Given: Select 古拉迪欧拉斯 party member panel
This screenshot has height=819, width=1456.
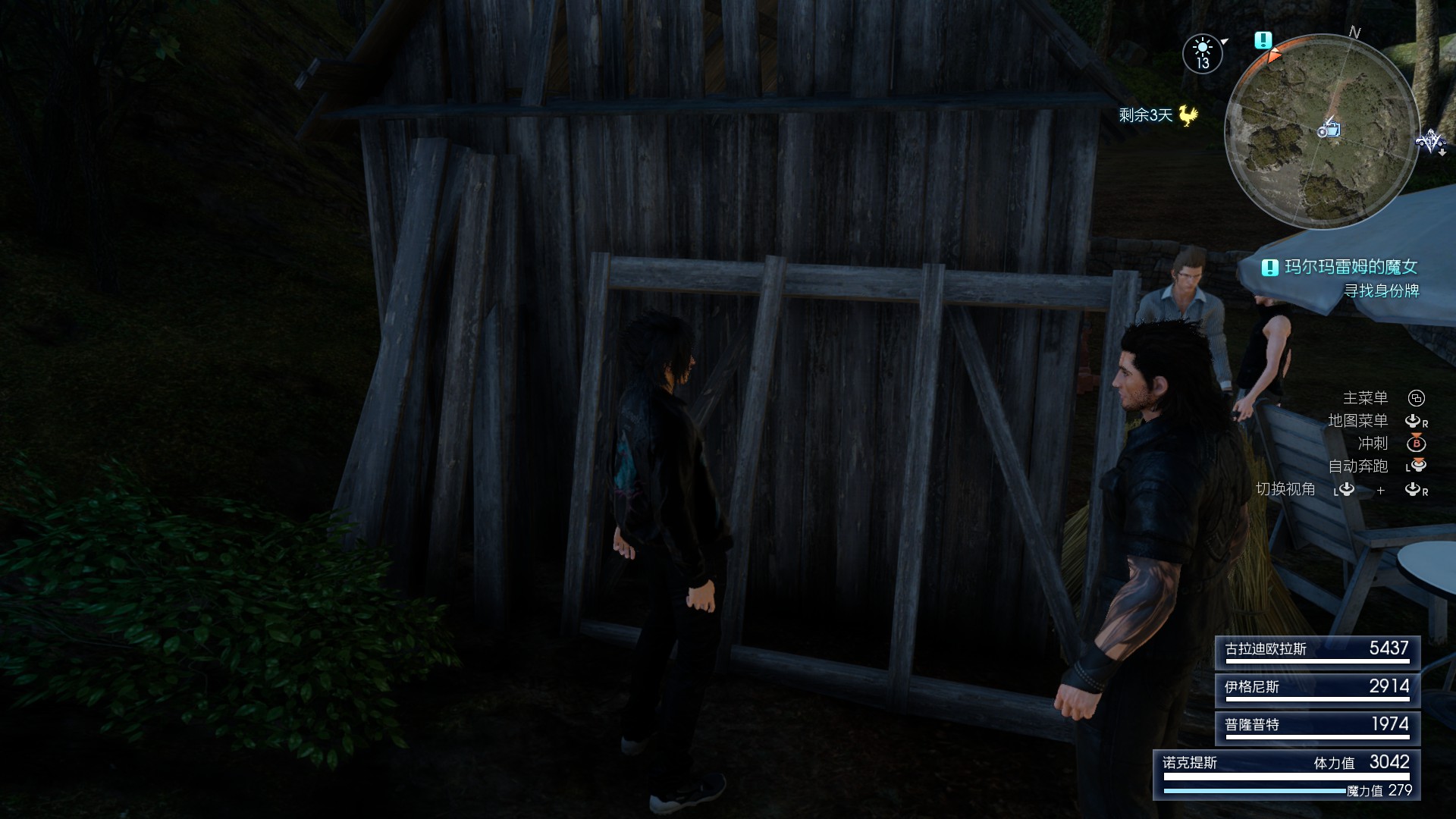Looking at the screenshot, I should point(1317,651).
